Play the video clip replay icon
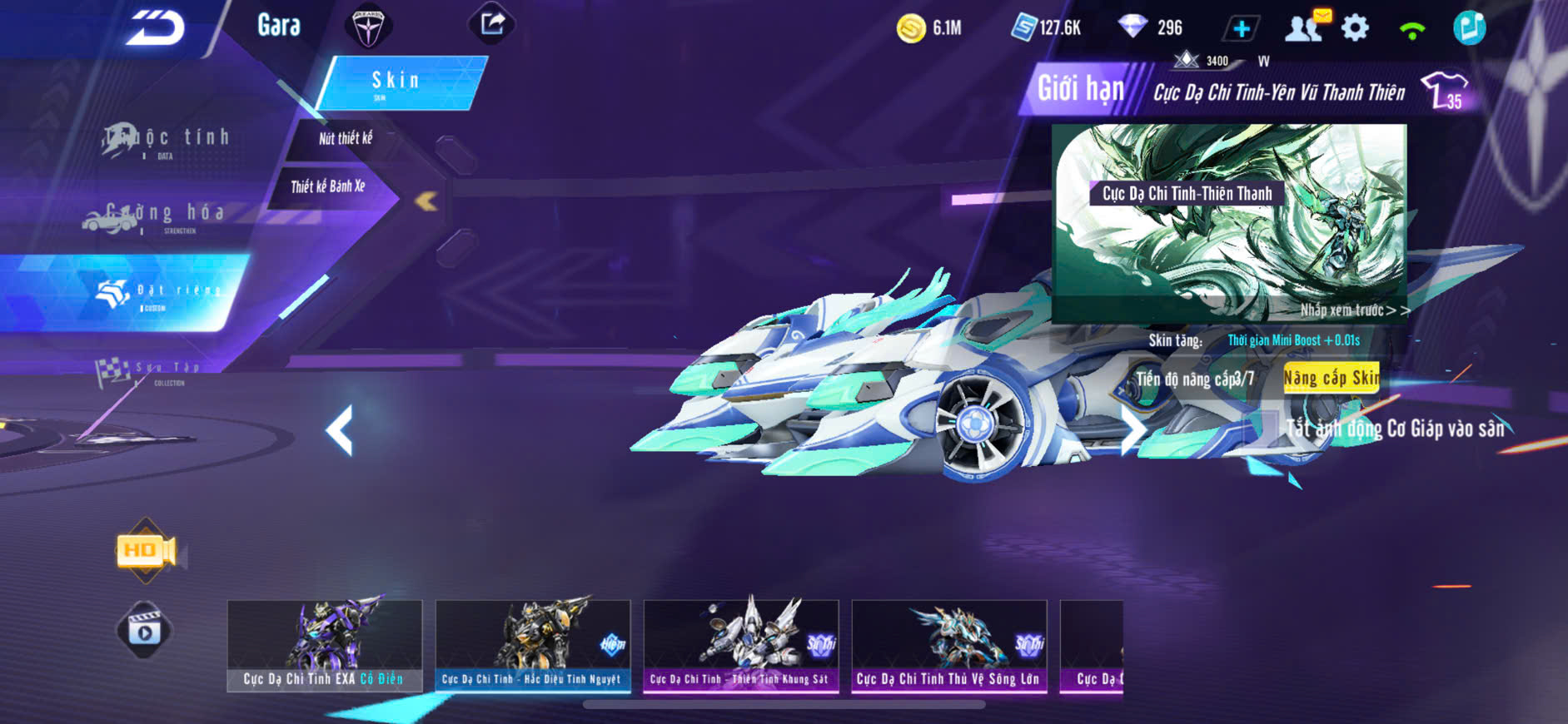1568x724 pixels. point(144,631)
